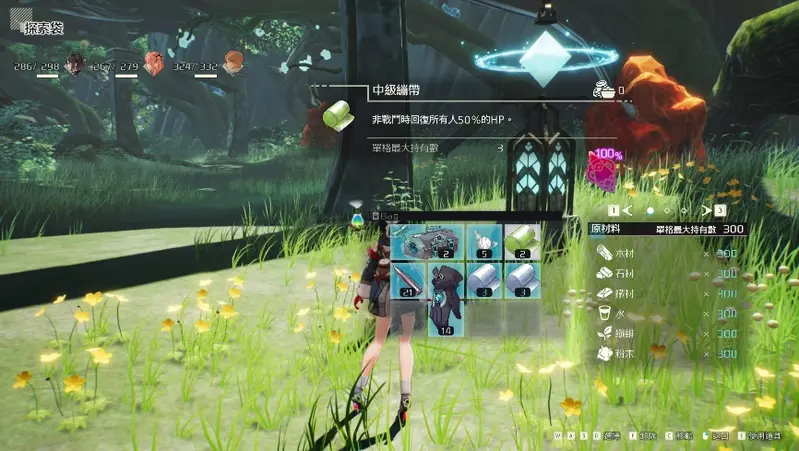
Task: Select the green intermediate bandage slot
Action: (x=521, y=242)
